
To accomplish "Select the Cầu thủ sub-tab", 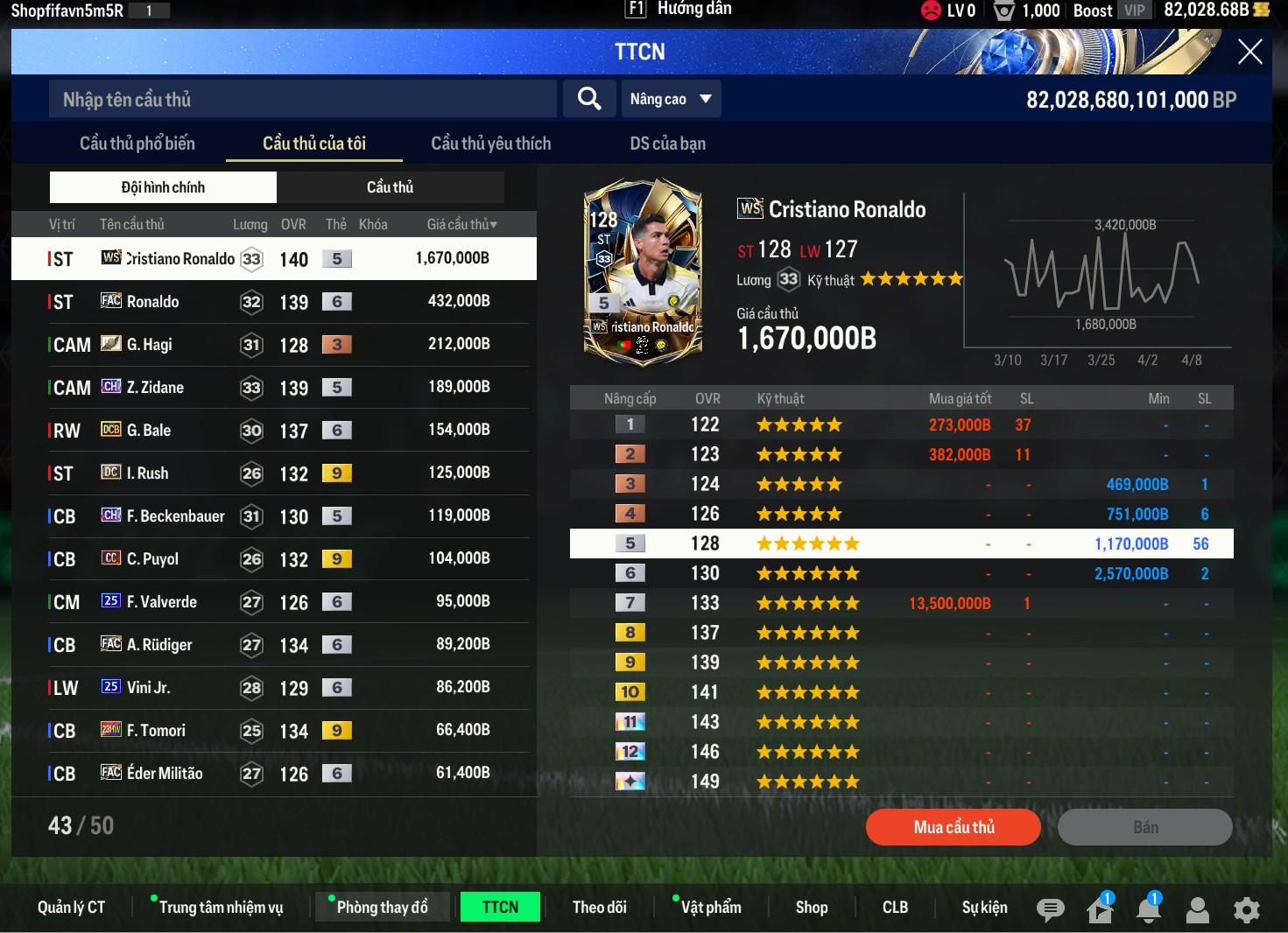I will [390, 187].
